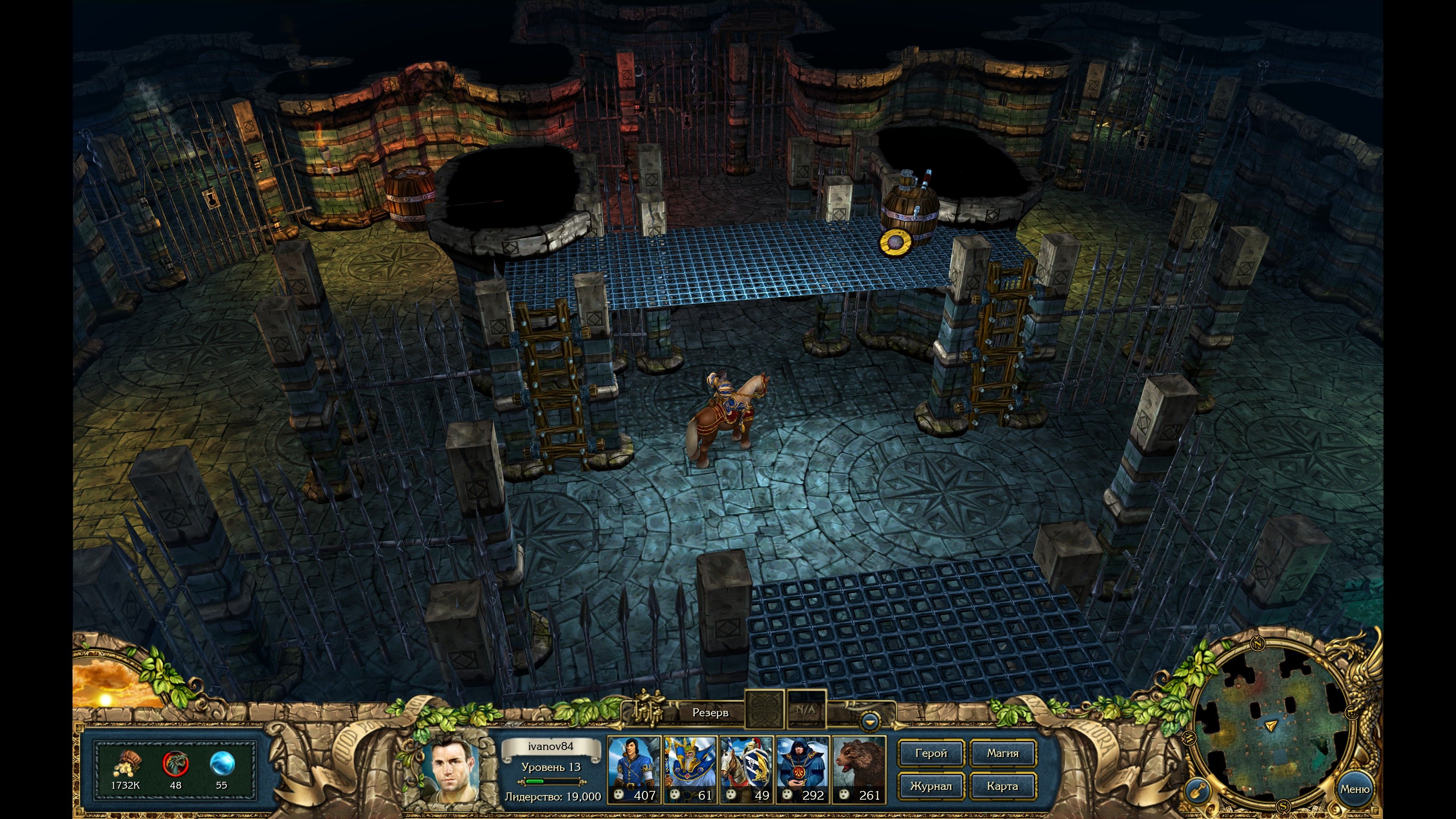Activate the shovel dig button
The height and width of the screenshot is (819, 1456).
click(1197, 789)
